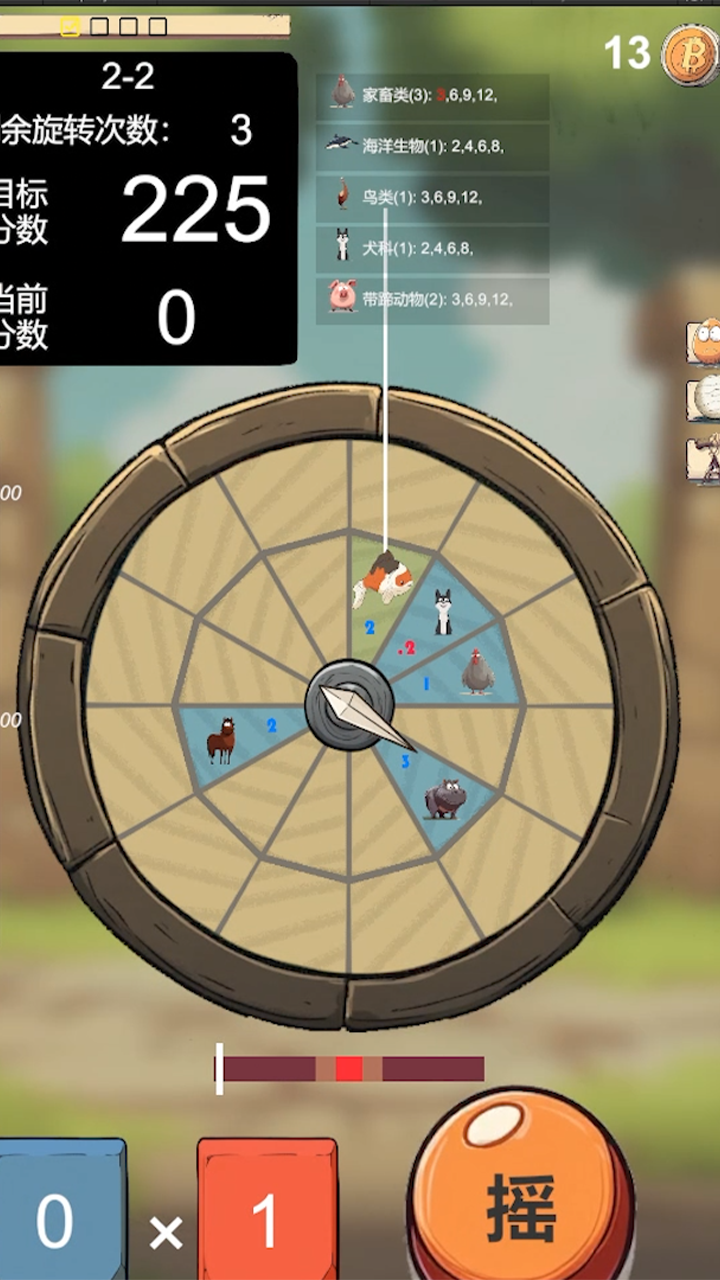720x1280 pixels.
Task: Choose the 带蹄动物 pig category row
Action: [432, 300]
